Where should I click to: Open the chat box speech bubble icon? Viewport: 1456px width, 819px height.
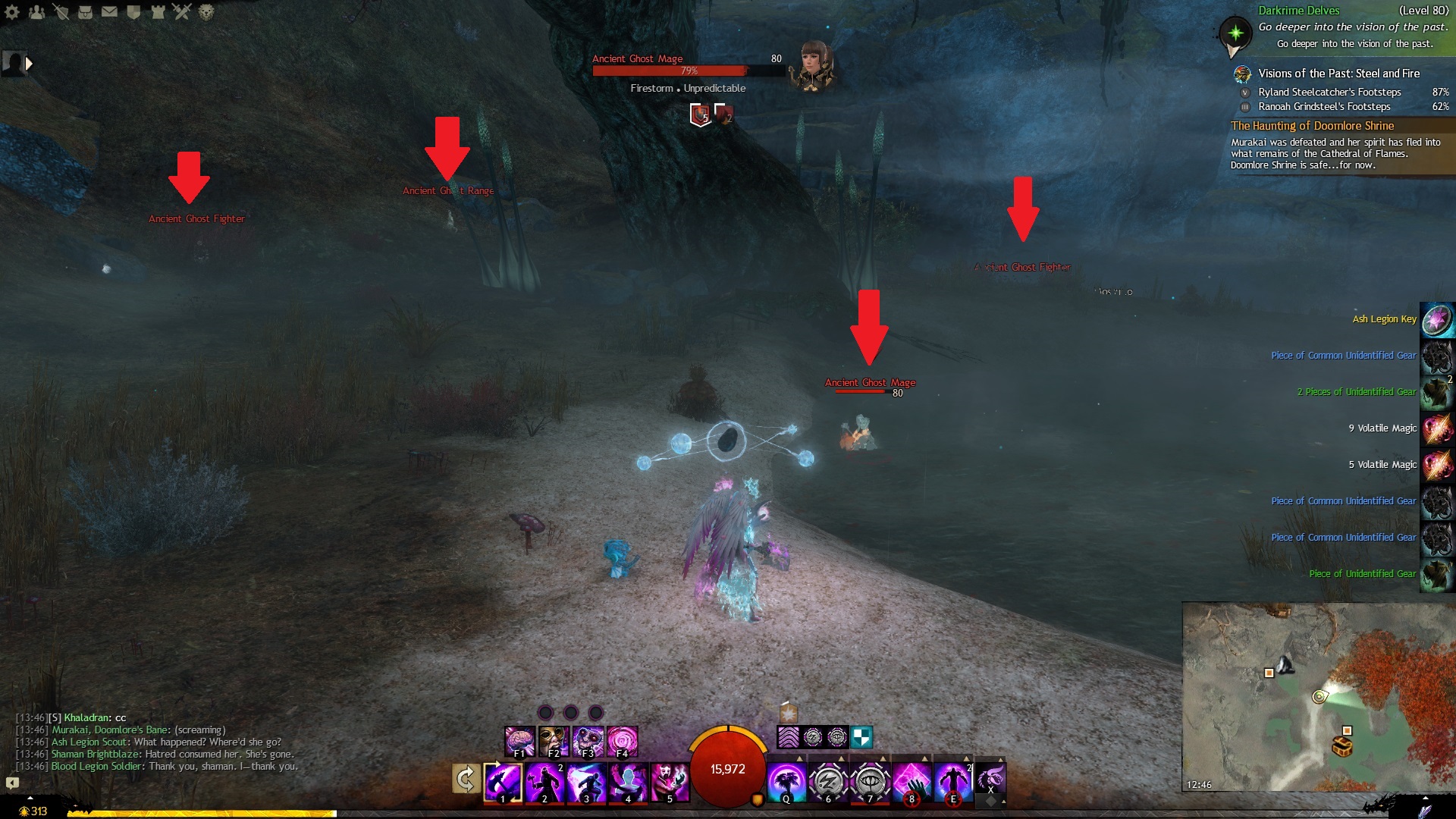12,782
